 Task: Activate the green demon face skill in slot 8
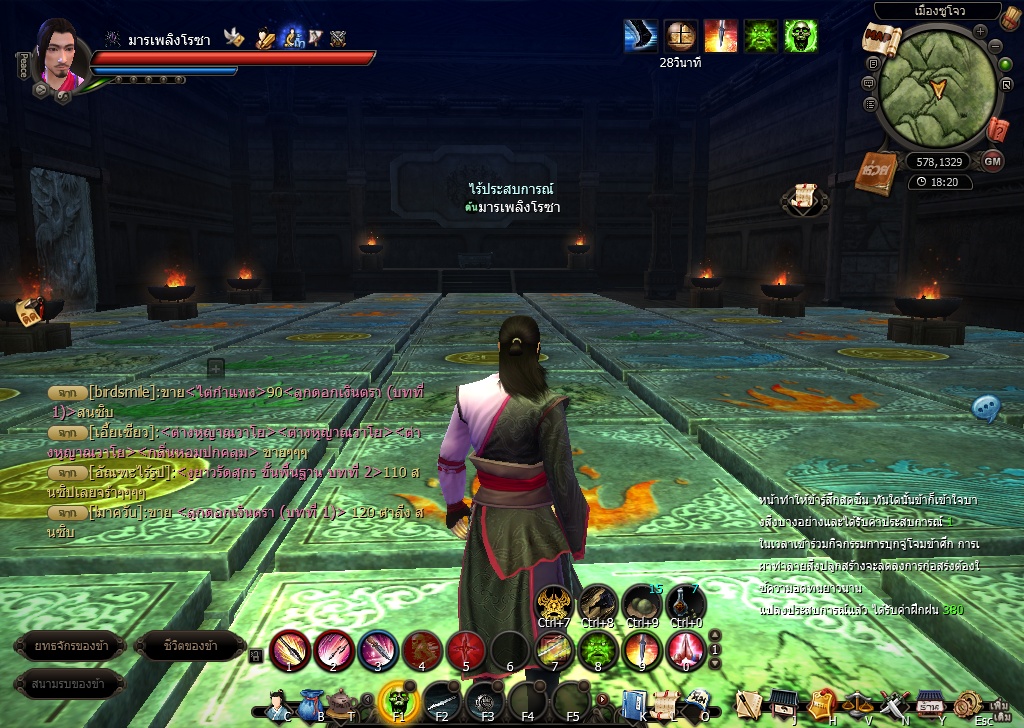pos(598,649)
